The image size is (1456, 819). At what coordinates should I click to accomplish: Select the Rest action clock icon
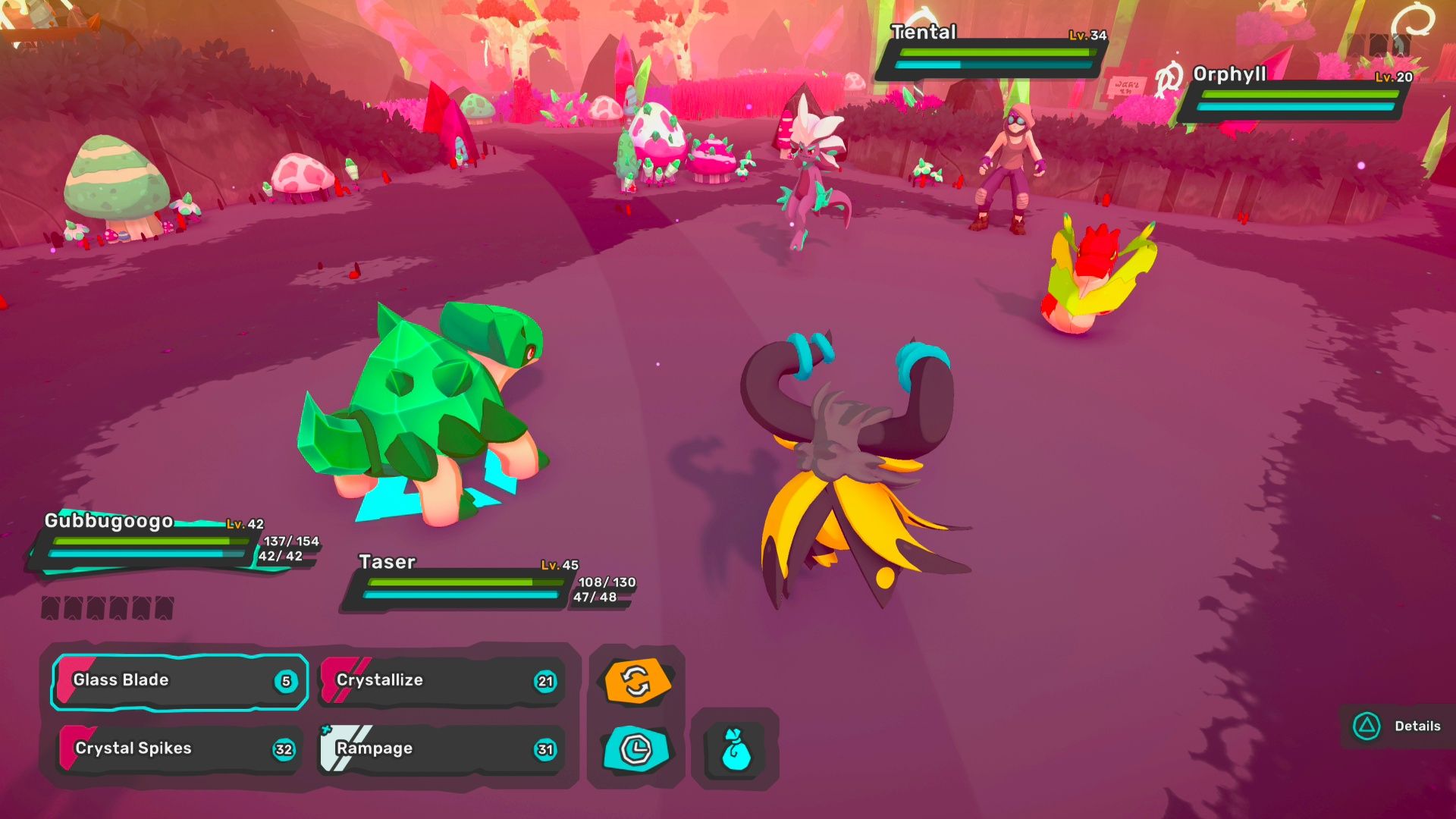(x=635, y=750)
